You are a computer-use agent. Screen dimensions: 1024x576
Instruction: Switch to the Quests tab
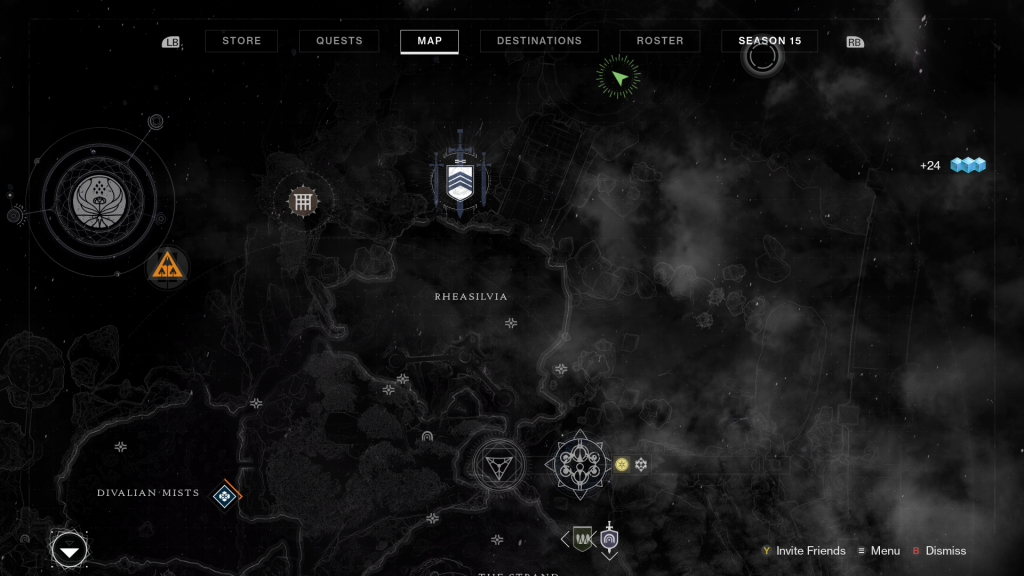click(338, 41)
